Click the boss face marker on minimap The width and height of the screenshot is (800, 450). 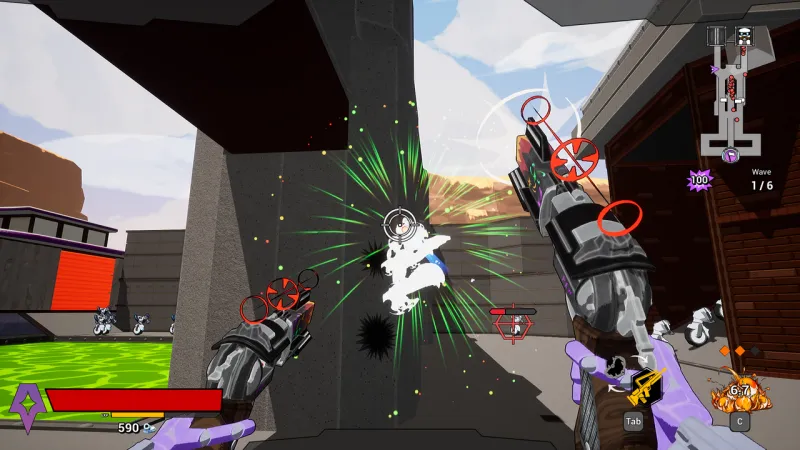743,36
